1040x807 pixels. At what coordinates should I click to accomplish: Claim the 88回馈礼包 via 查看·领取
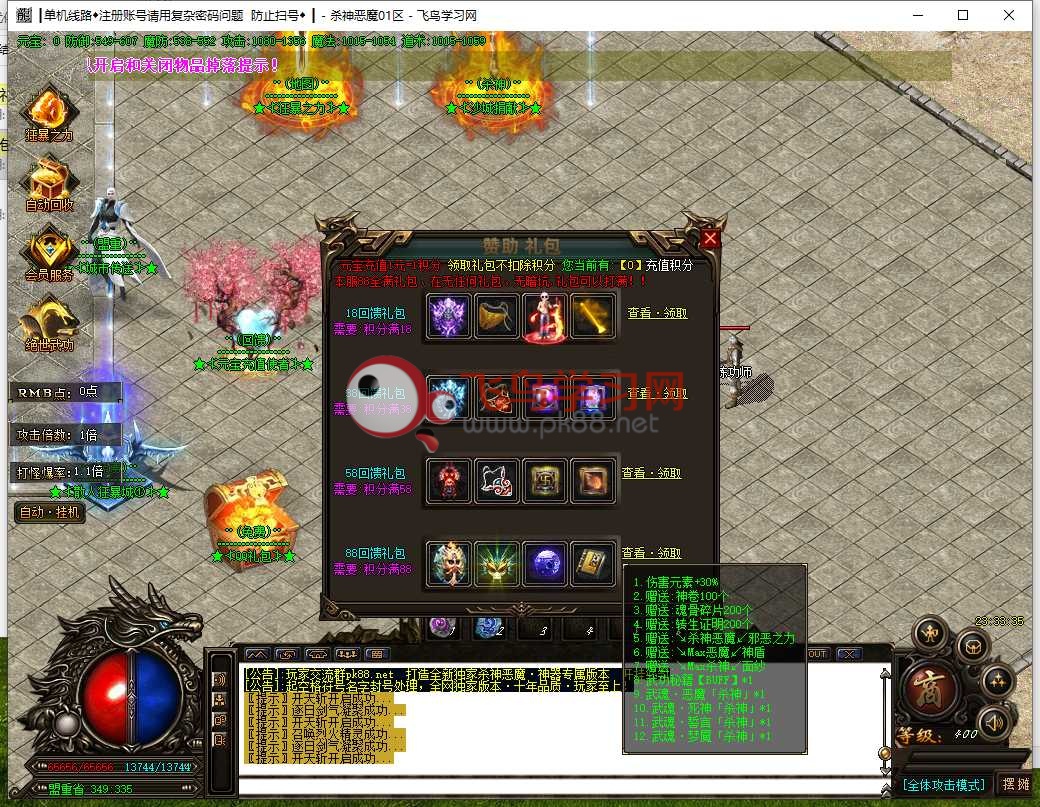tap(651, 553)
